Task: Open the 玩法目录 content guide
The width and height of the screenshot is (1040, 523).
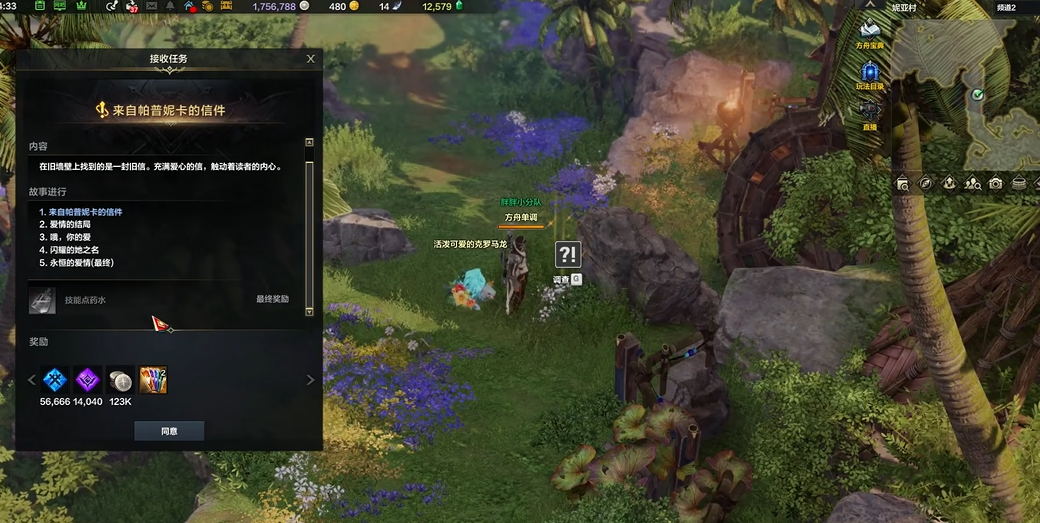Action: [870, 72]
